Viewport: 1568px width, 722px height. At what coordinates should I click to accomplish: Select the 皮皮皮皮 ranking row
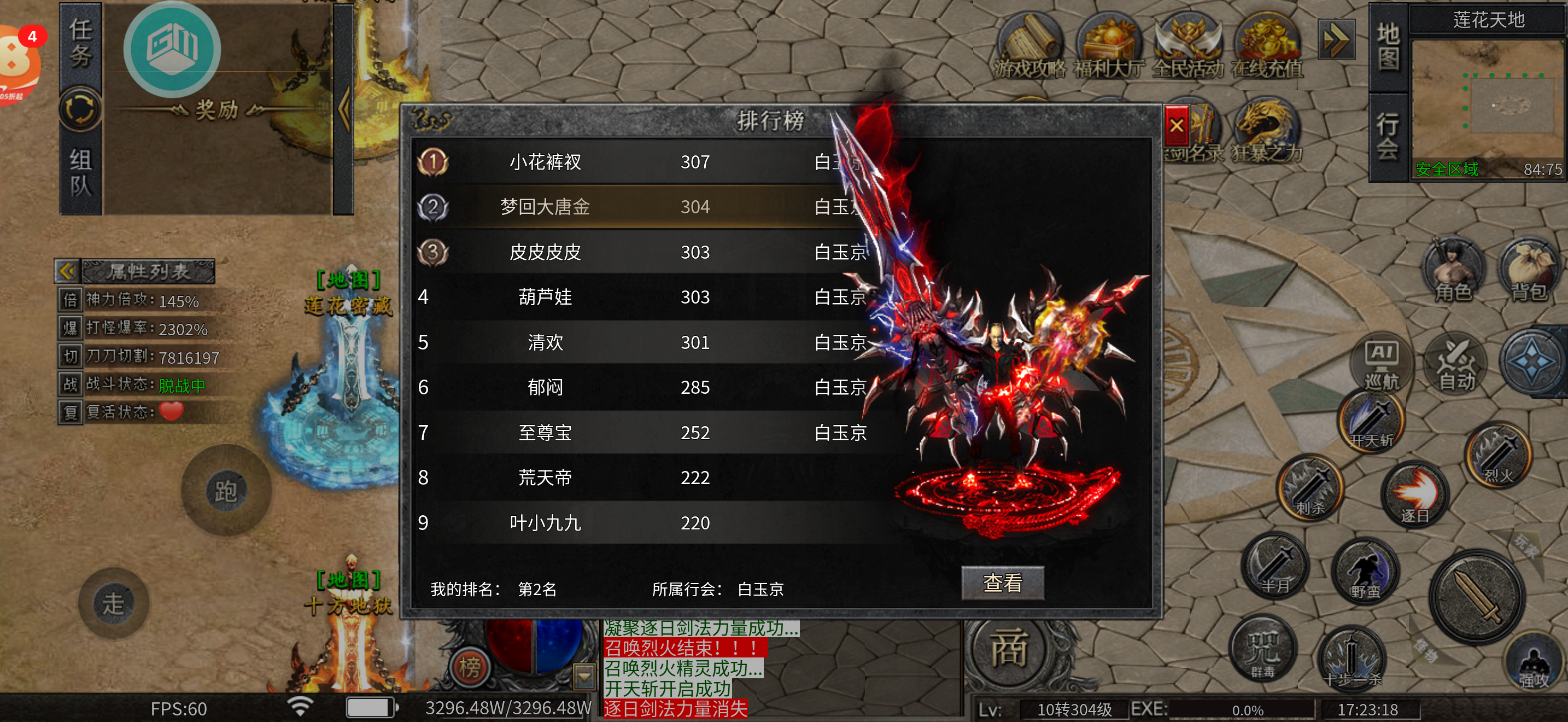click(x=545, y=252)
